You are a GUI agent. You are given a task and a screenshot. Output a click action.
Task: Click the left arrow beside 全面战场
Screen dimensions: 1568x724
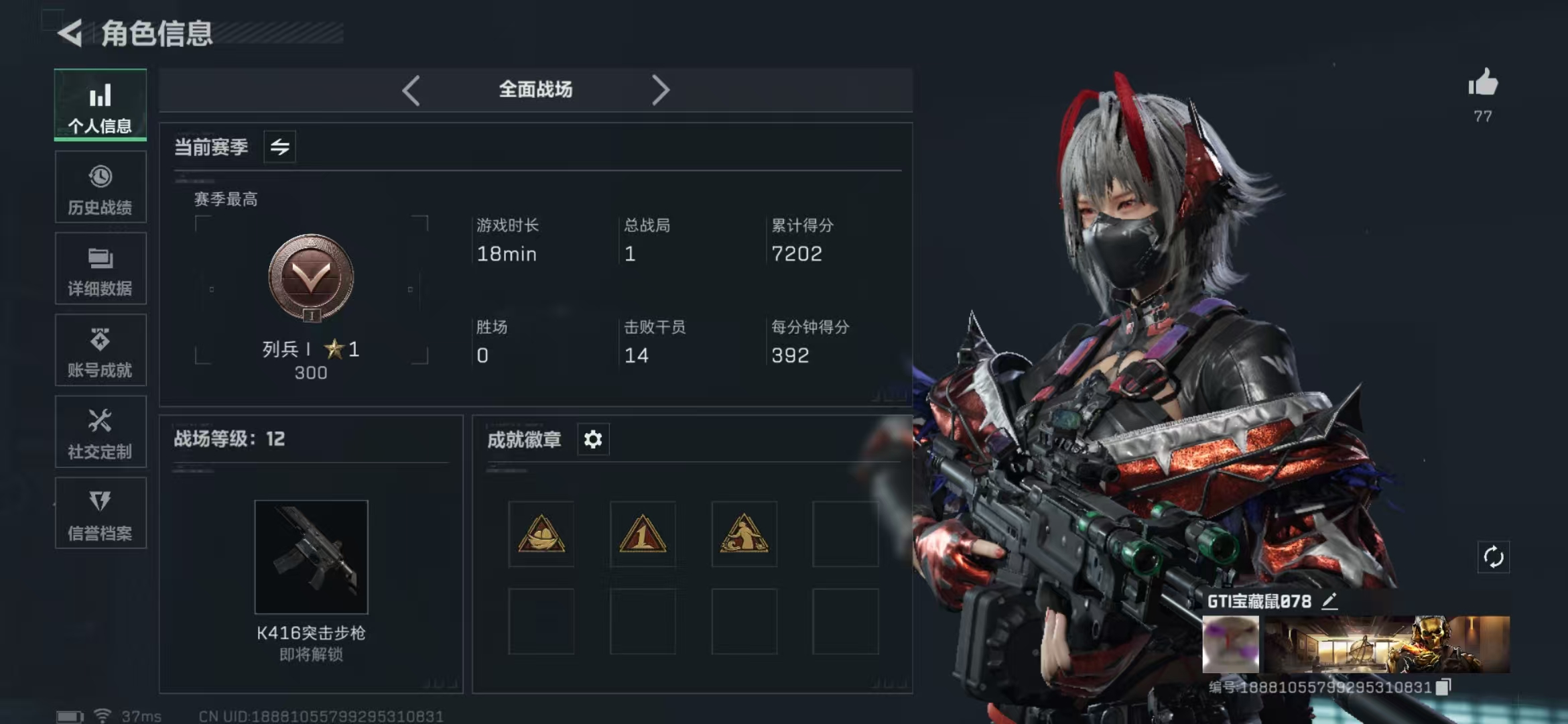pyautogui.click(x=411, y=90)
